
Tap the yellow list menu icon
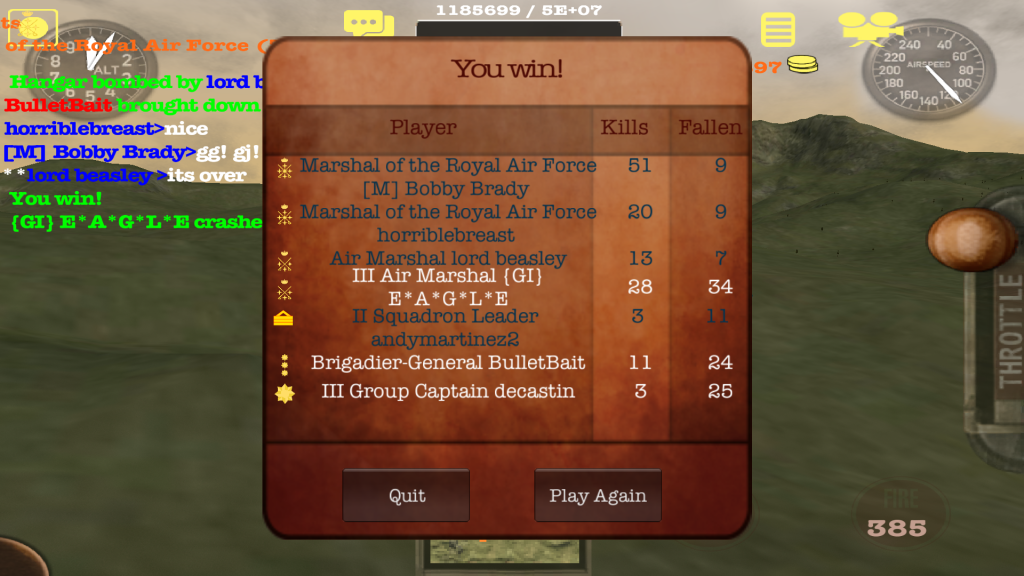(777, 29)
